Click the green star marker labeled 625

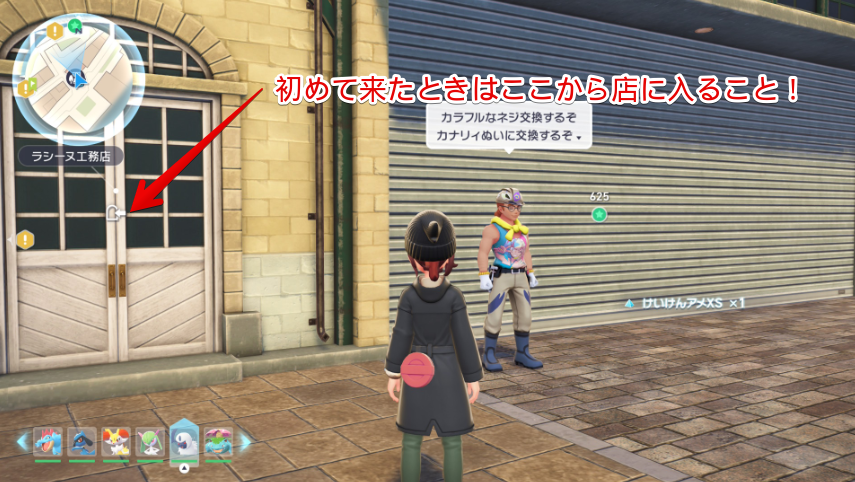click(599, 214)
